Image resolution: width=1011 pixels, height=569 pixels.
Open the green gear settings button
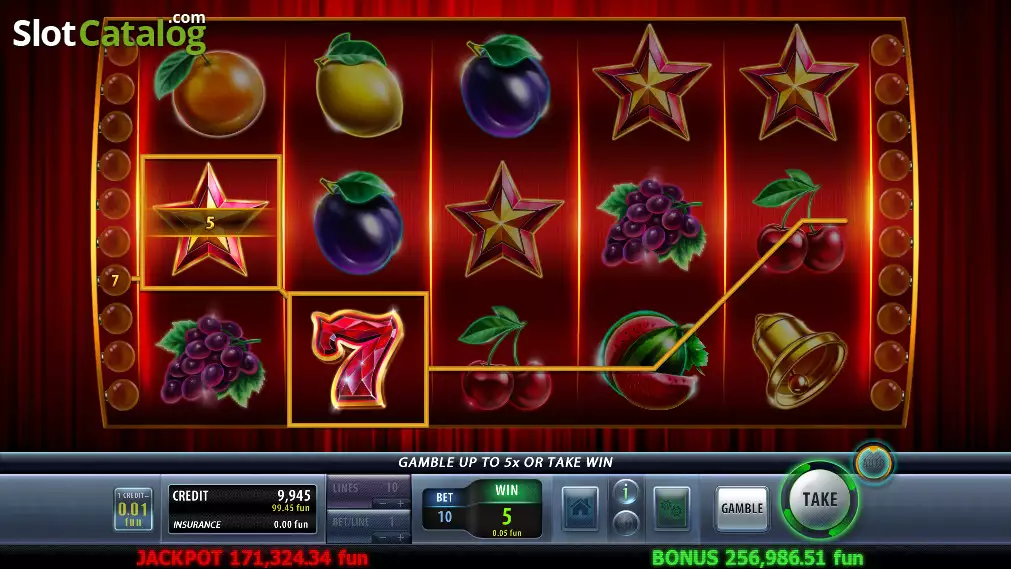[x=671, y=508]
